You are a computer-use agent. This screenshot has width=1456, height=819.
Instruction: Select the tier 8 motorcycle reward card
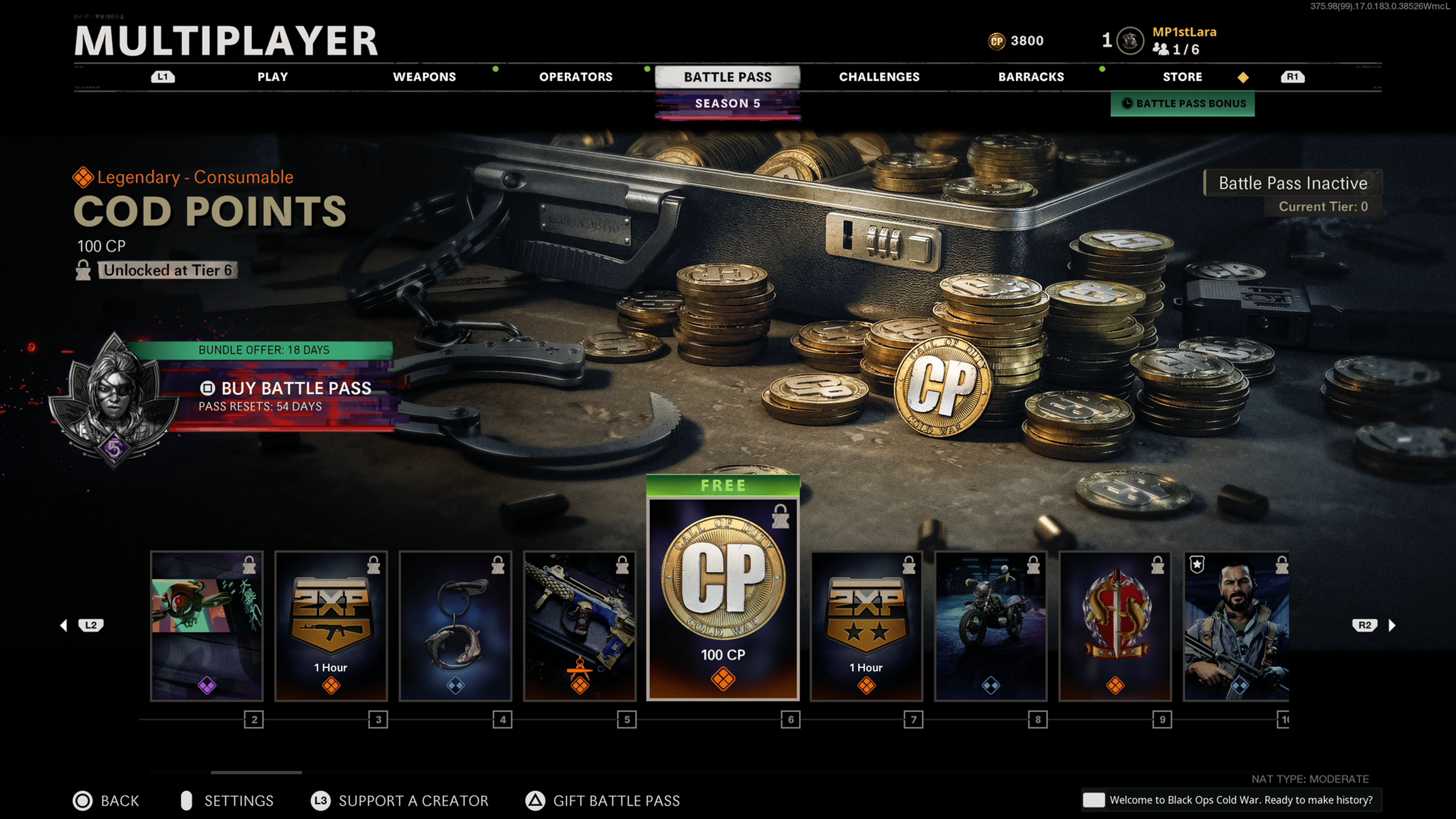coord(991,626)
